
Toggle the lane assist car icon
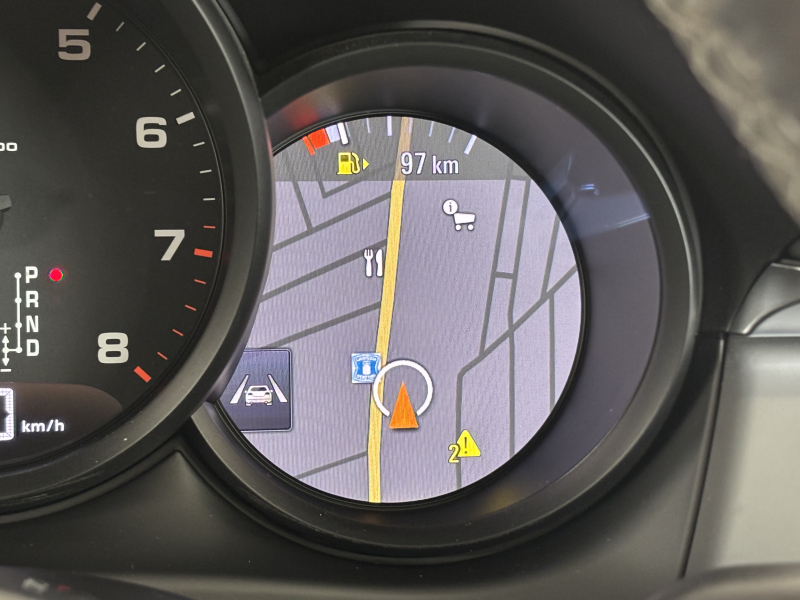point(260,390)
